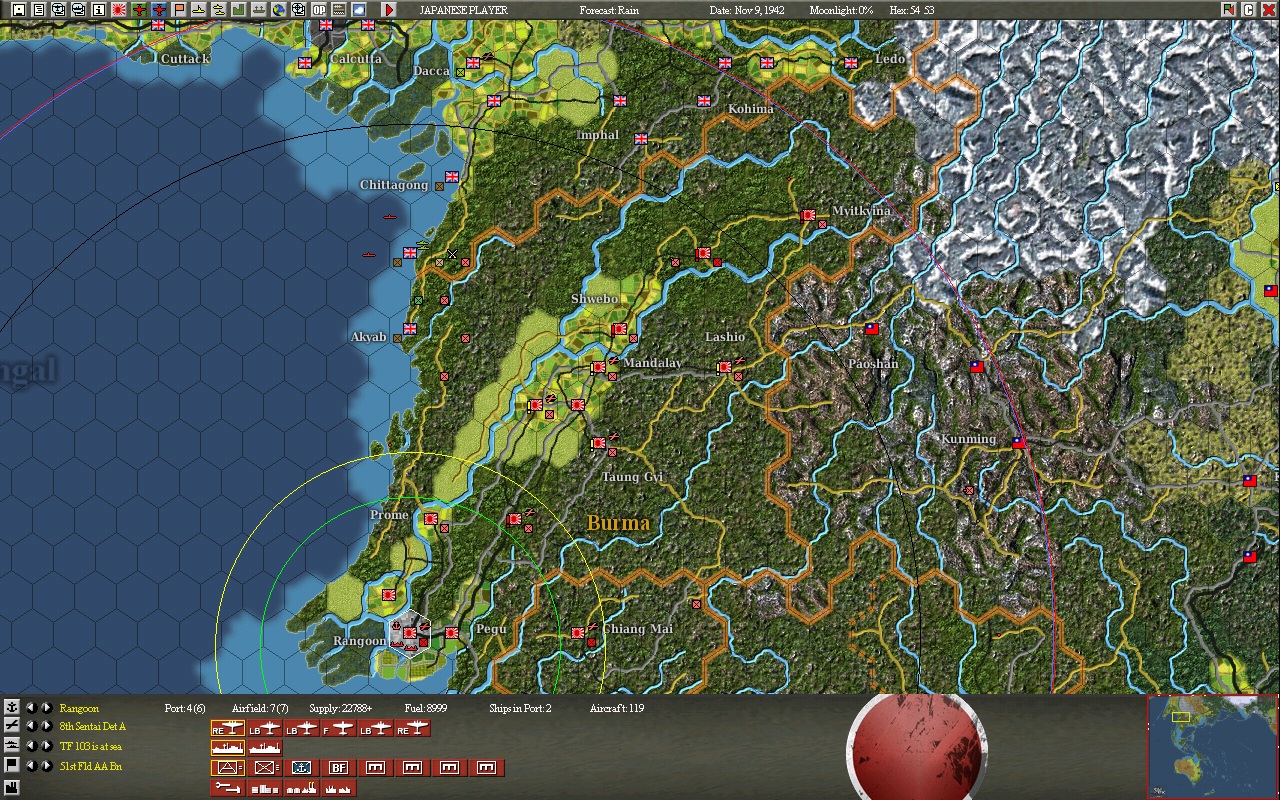Open reports via the document toolbar icon
The height and width of the screenshot is (800, 1280).
(x=39, y=8)
